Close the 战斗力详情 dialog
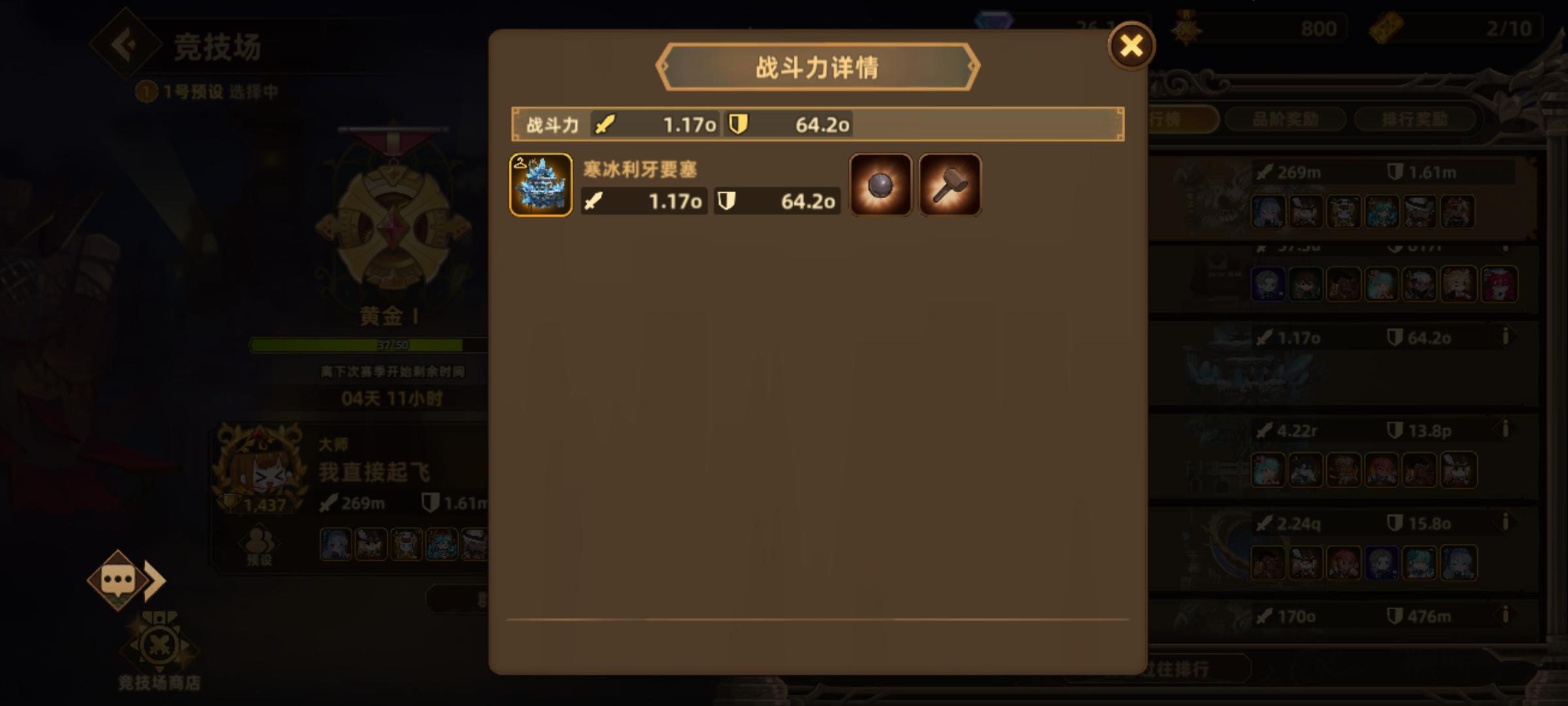The height and width of the screenshot is (706, 1568). [1130, 46]
